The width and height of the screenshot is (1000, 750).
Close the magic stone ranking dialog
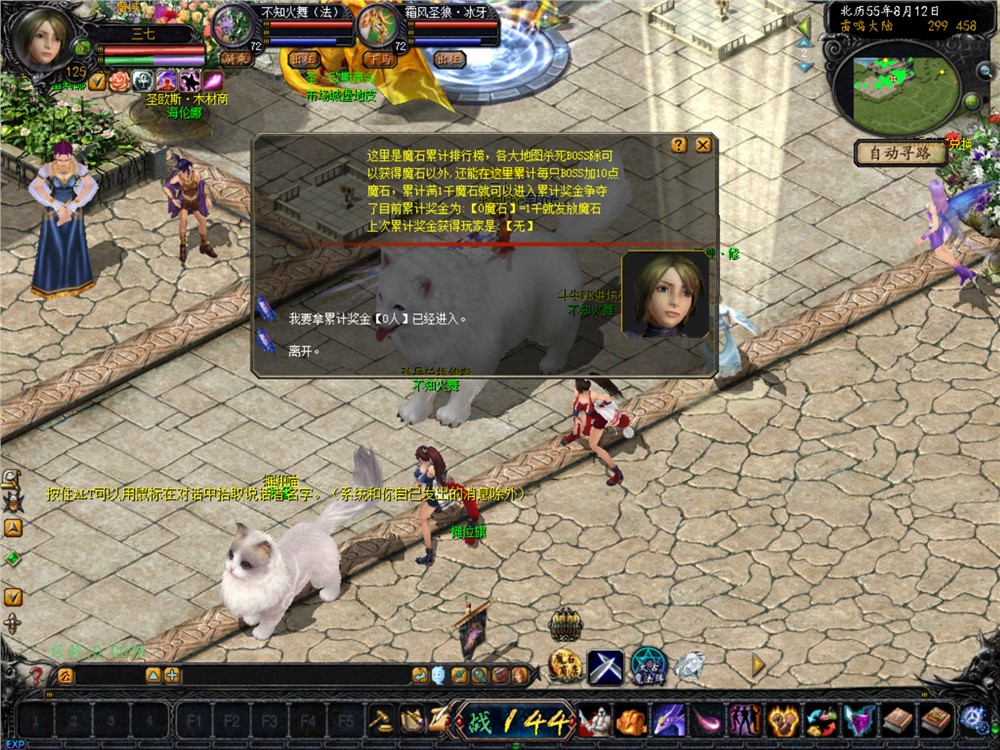[703, 145]
